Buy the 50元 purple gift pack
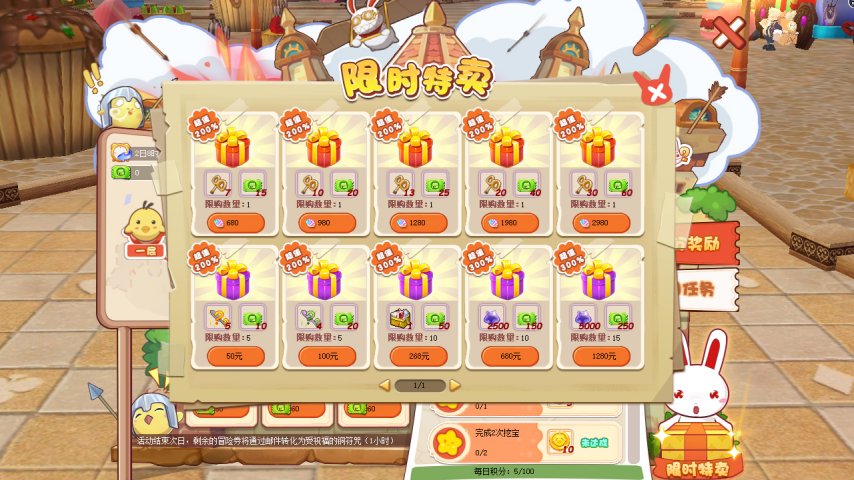This screenshot has width=854, height=480. 235,356
